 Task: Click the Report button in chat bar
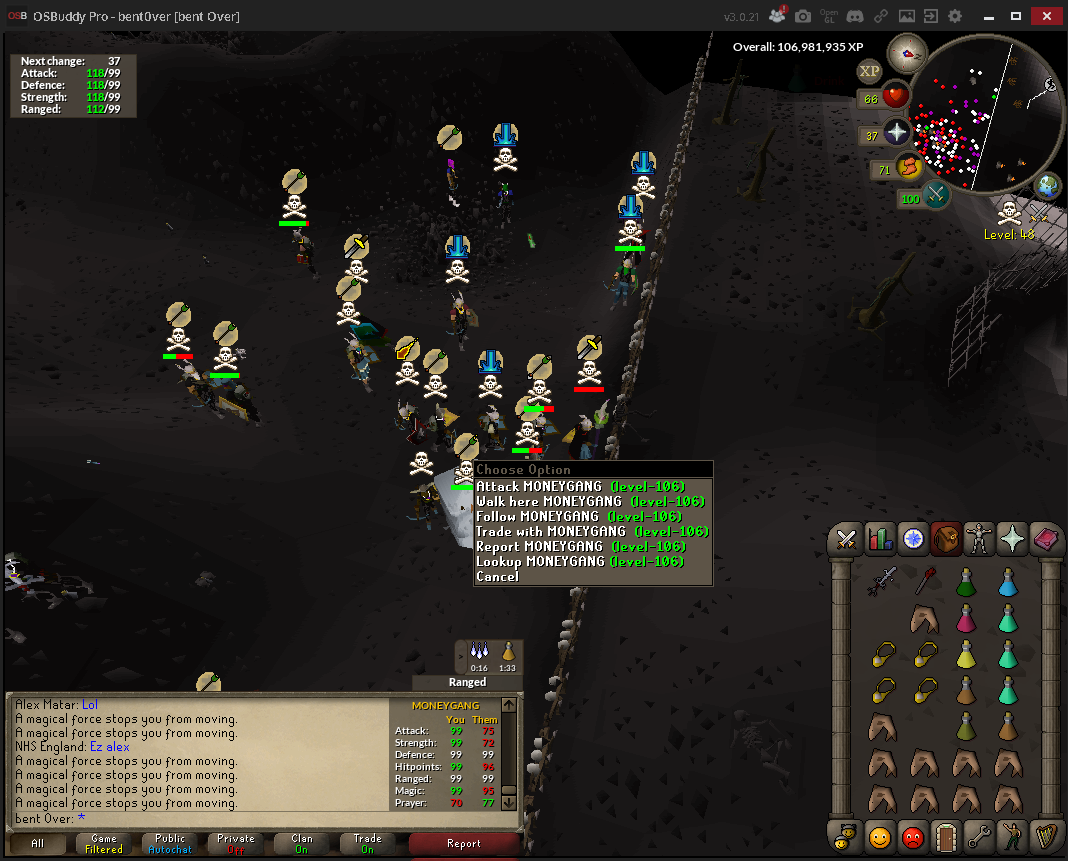(x=464, y=844)
